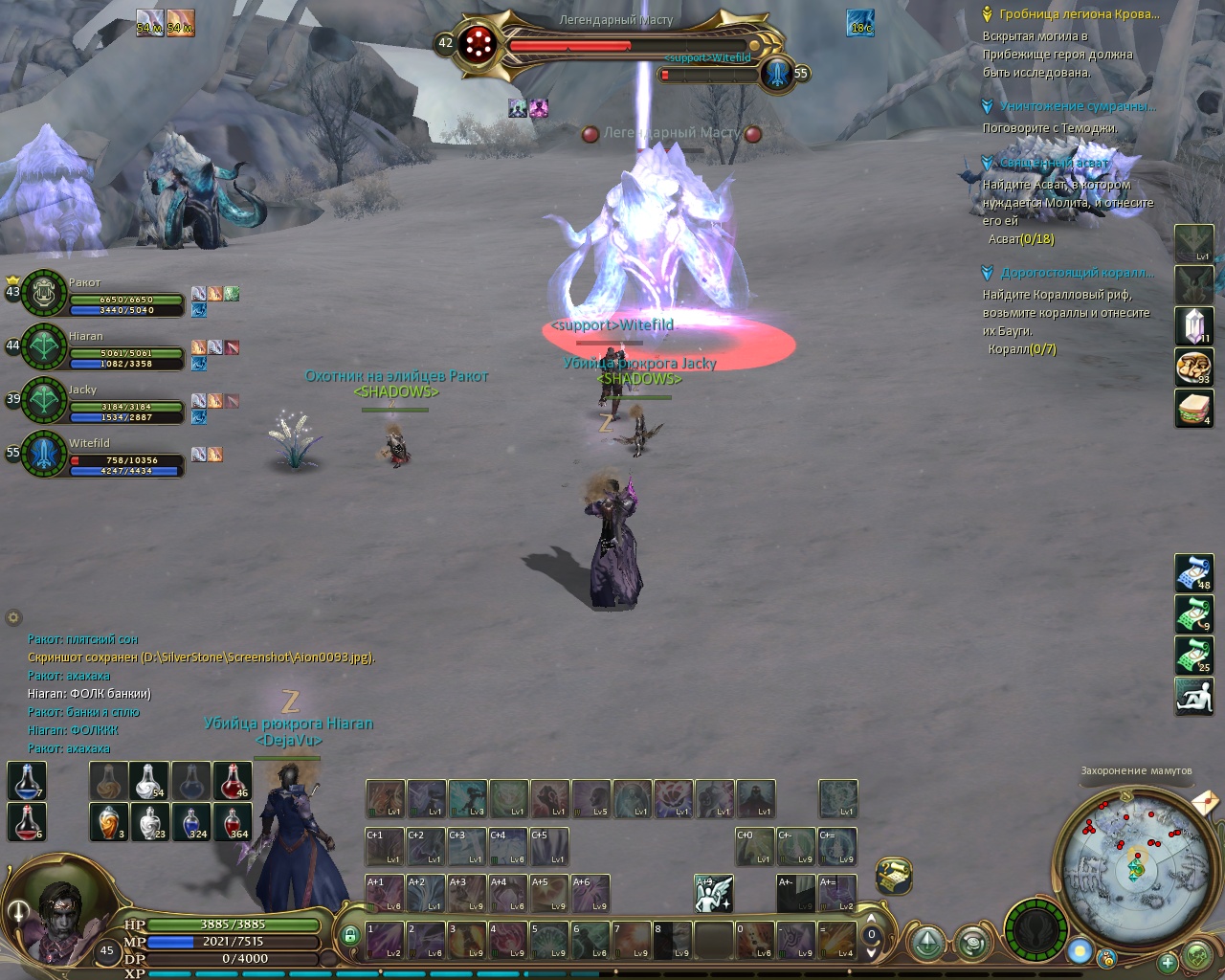Eat the sandwich food item
This screenshot has height=980, width=1225.
1193,409
